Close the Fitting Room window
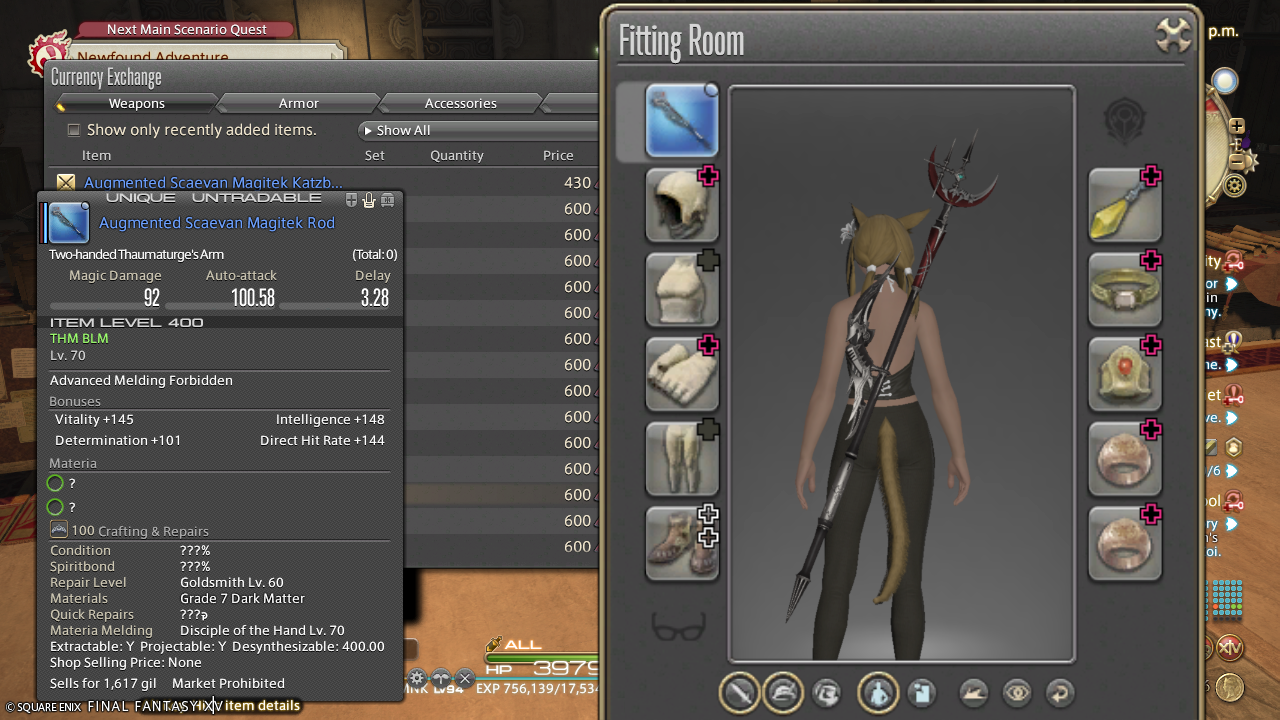This screenshot has width=1280, height=720. pyautogui.click(x=1173, y=34)
